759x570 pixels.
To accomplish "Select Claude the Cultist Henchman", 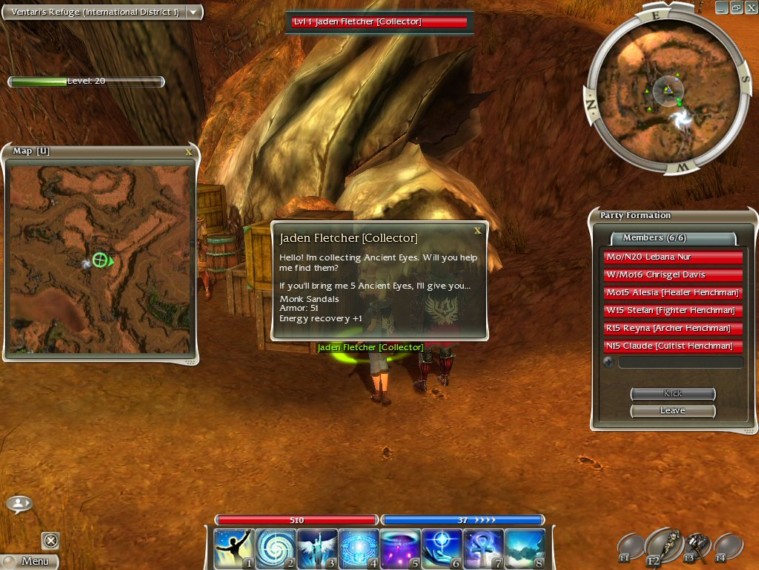I will point(673,346).
